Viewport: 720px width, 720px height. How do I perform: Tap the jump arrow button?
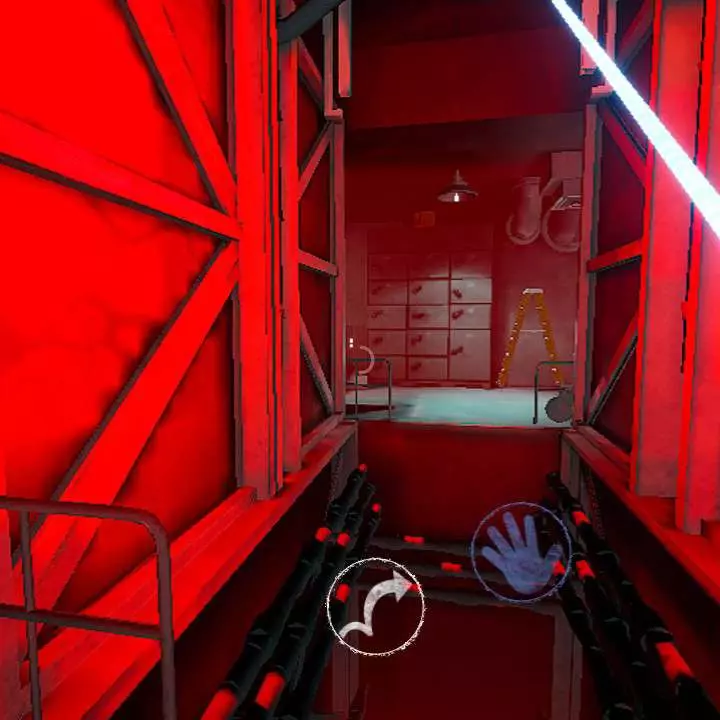[375, 607]
